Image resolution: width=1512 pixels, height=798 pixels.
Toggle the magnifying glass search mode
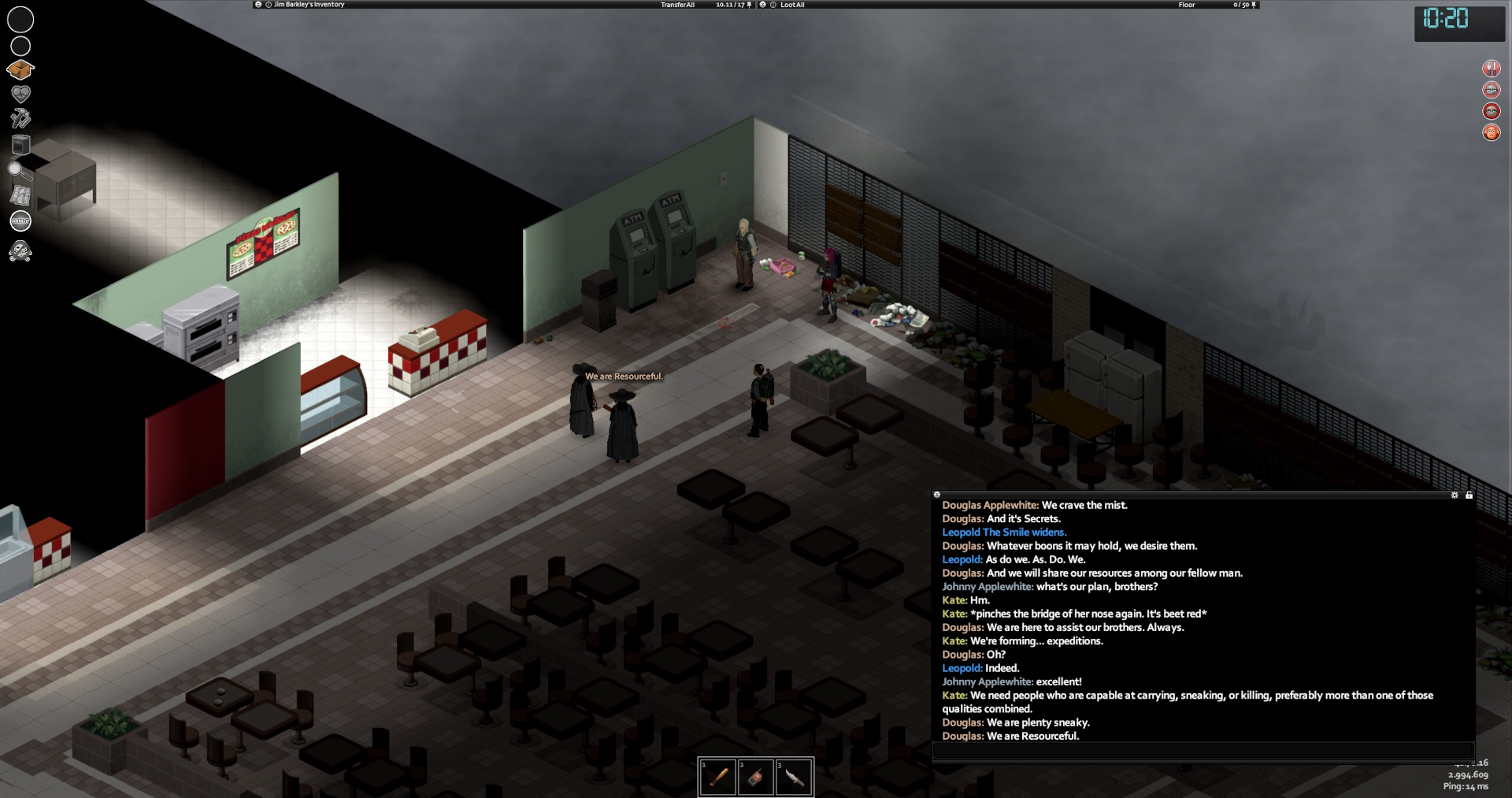point(19,170)
